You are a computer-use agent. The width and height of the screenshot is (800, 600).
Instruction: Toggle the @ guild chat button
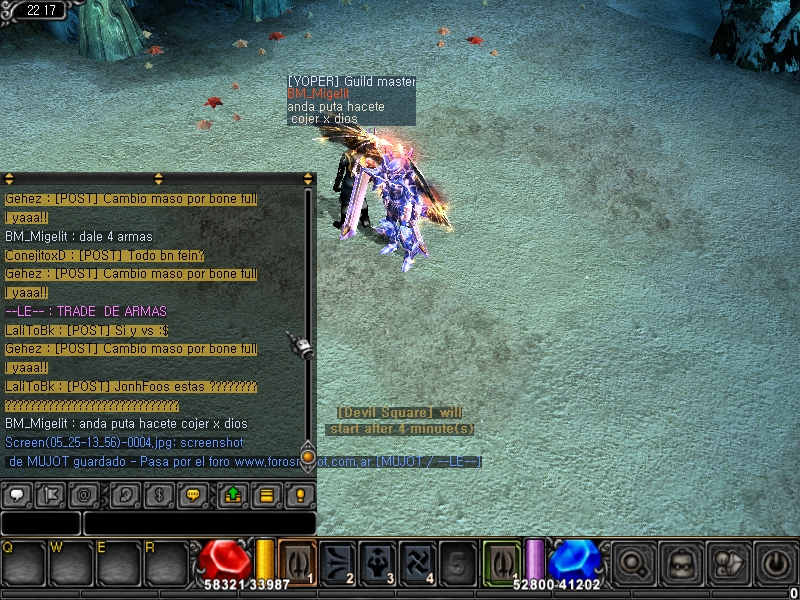tap(86, 495)
